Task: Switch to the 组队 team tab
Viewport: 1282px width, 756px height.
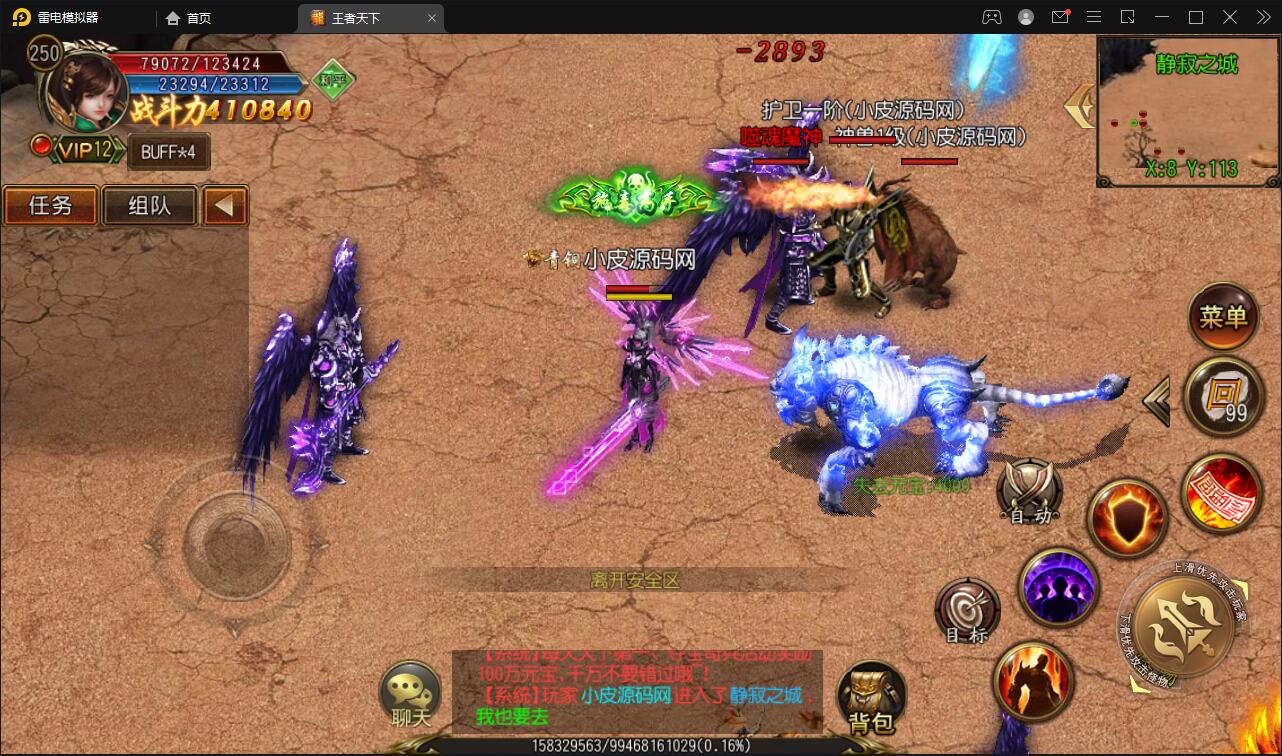Action: 149,206
